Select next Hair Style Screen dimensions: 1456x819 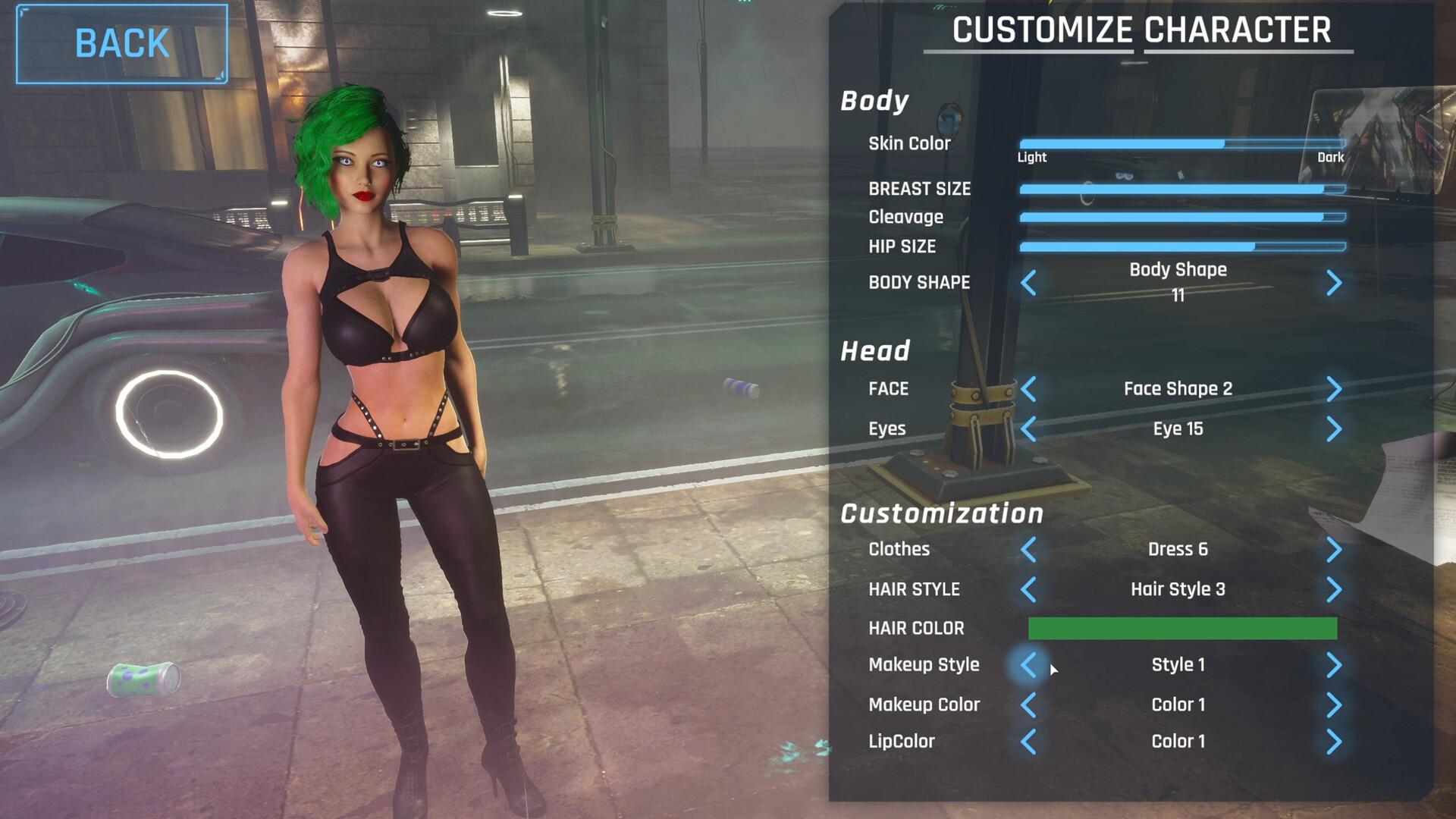coord(1334,589)
